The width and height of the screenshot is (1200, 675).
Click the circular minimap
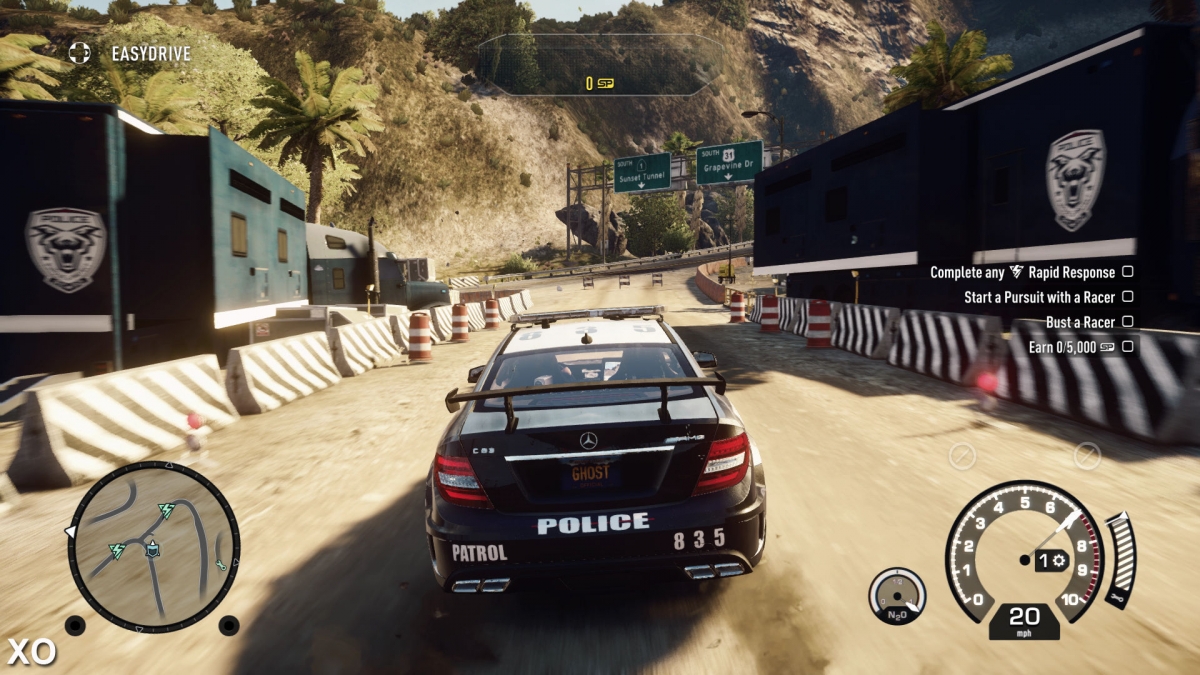(x=153, y=546)
